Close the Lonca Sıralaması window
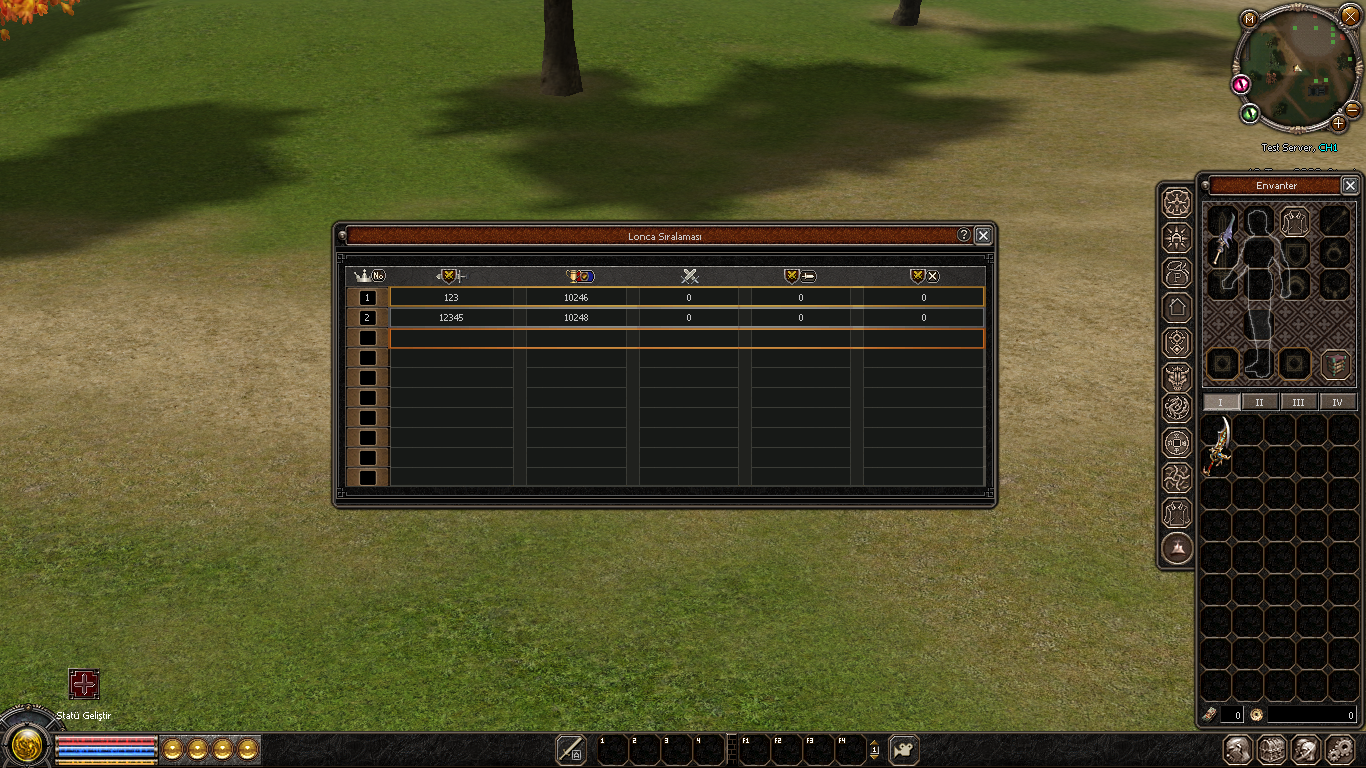This screenshot has height=768, width=1366. coord(983,235)
